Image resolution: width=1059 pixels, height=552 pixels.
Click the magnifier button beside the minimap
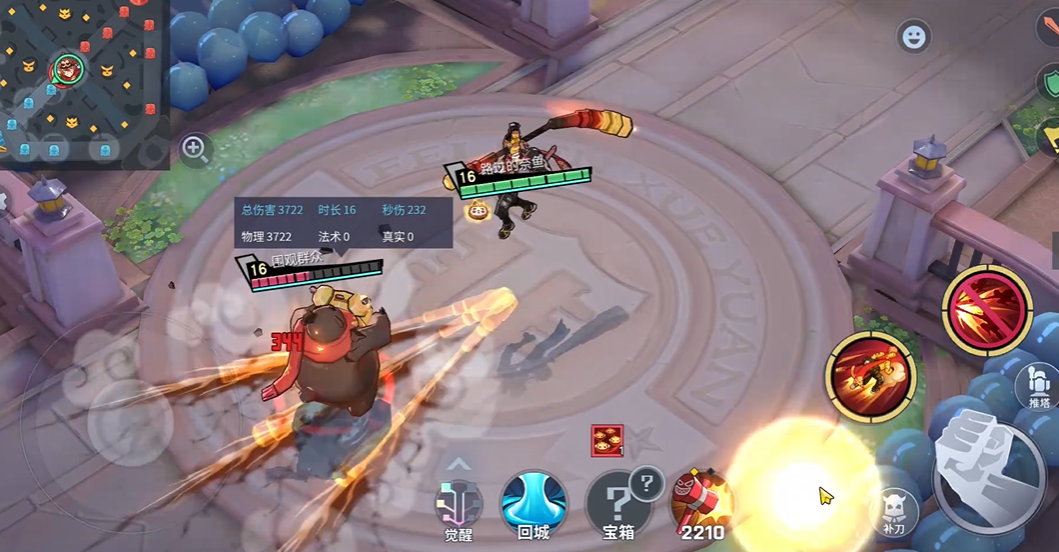pos(195,150)
